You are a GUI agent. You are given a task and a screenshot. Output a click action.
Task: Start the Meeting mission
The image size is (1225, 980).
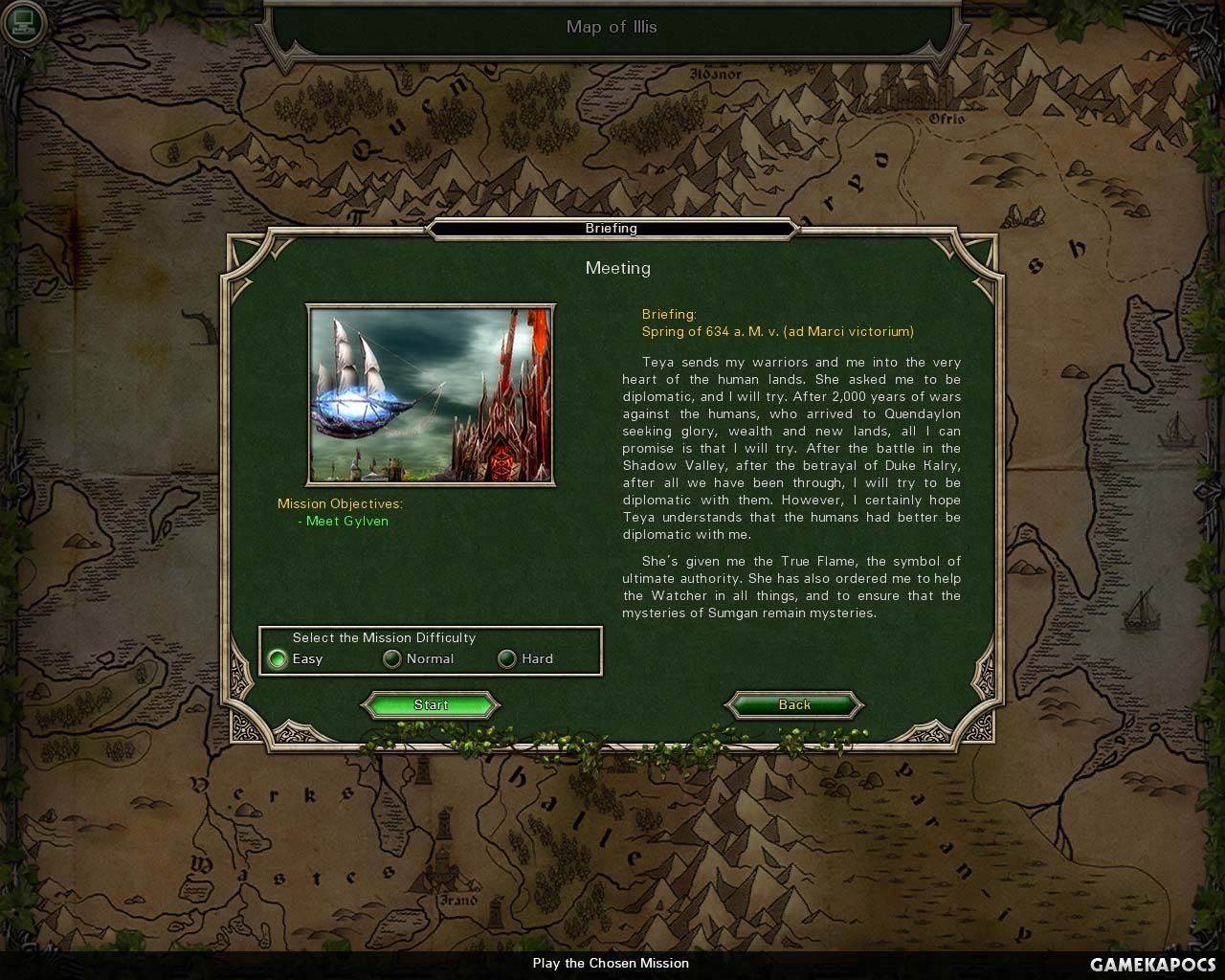[431, 705]
